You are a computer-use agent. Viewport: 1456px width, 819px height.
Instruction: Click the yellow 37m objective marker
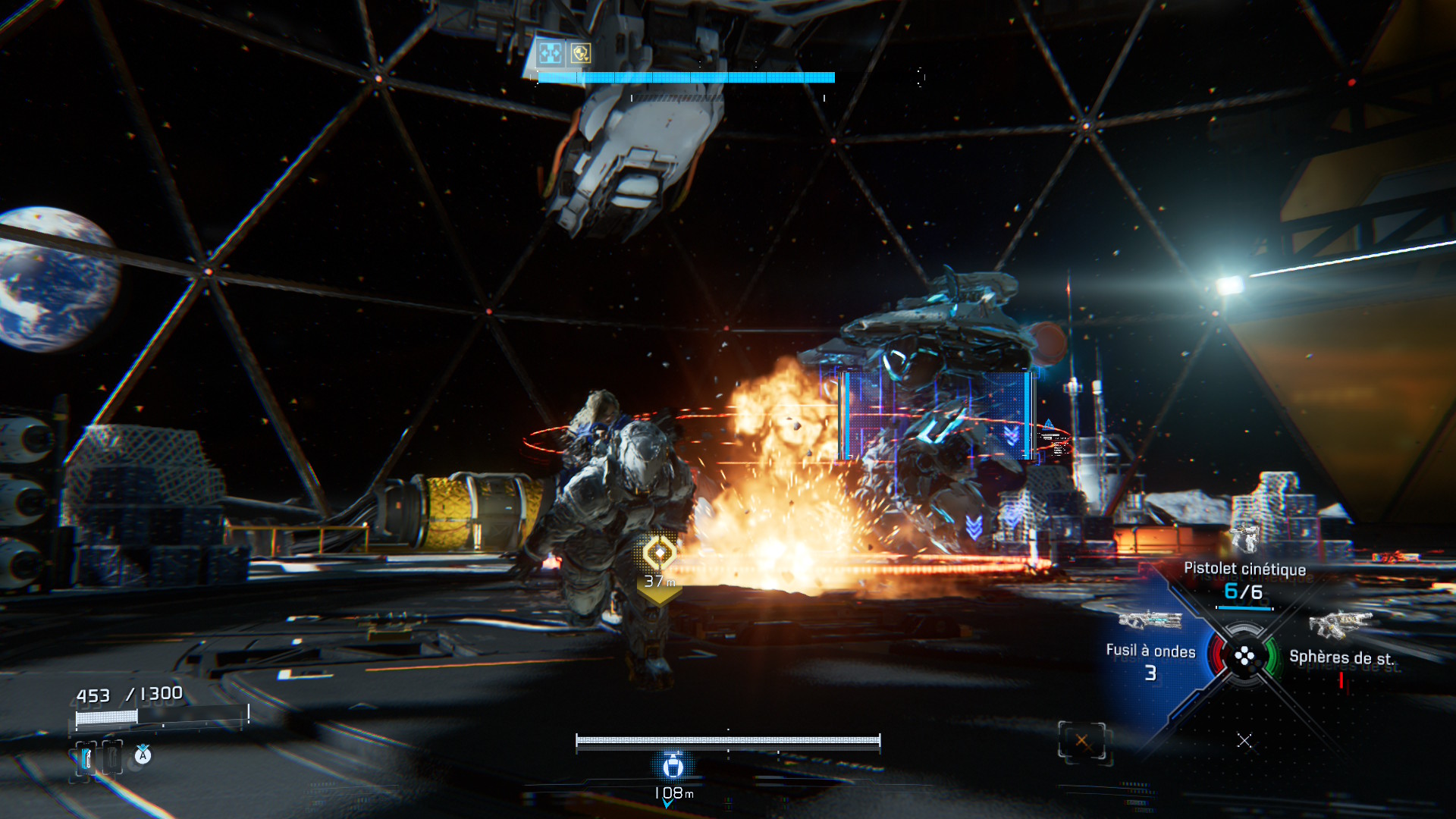coord(659,554)
